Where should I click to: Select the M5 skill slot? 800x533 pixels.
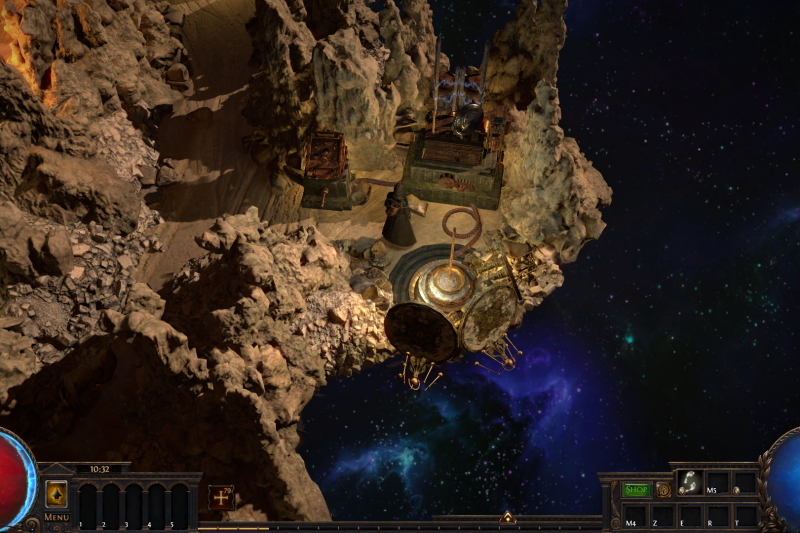(x=717, y=483)
